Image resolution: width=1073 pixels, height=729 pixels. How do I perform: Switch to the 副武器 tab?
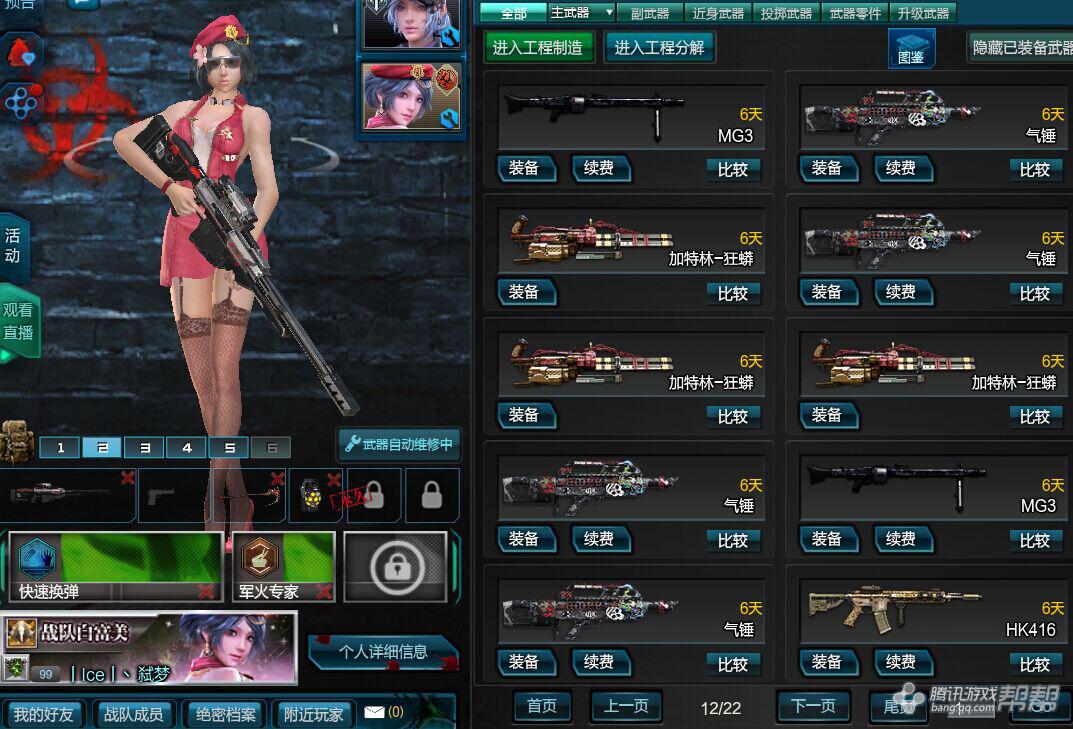(650, 13)
